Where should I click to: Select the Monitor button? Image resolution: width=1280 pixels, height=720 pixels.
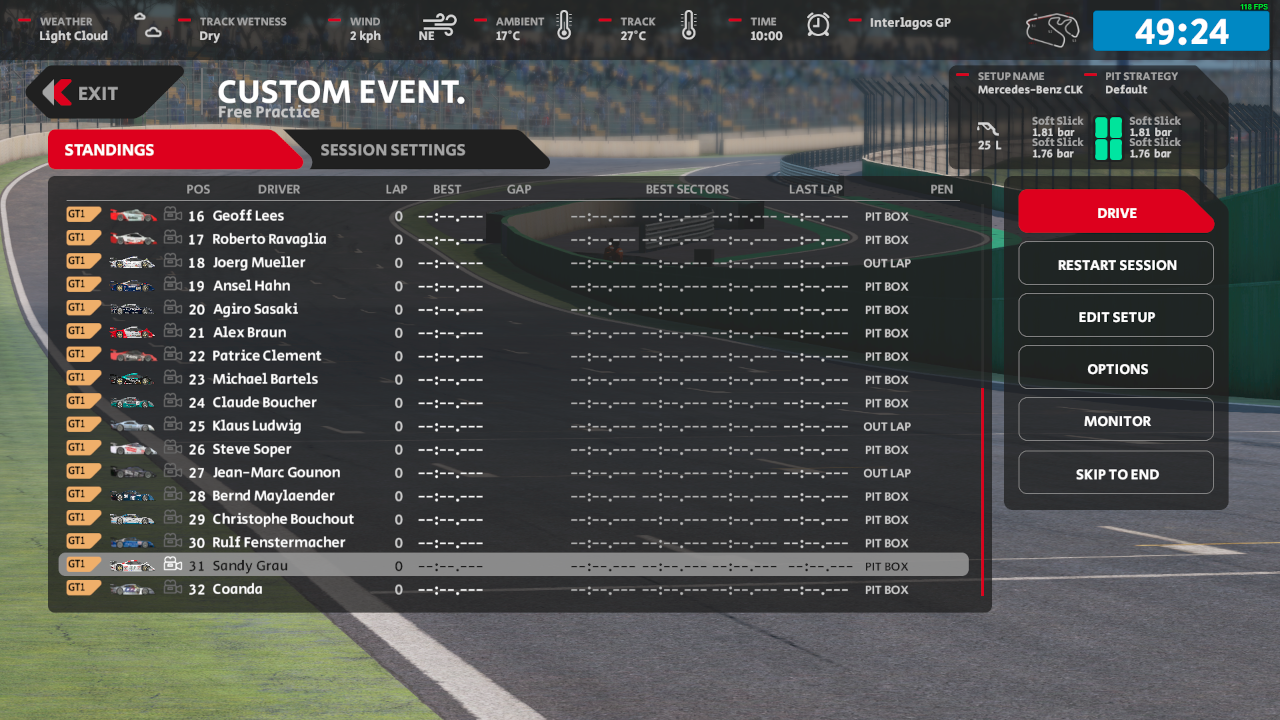pos(1116,421)
